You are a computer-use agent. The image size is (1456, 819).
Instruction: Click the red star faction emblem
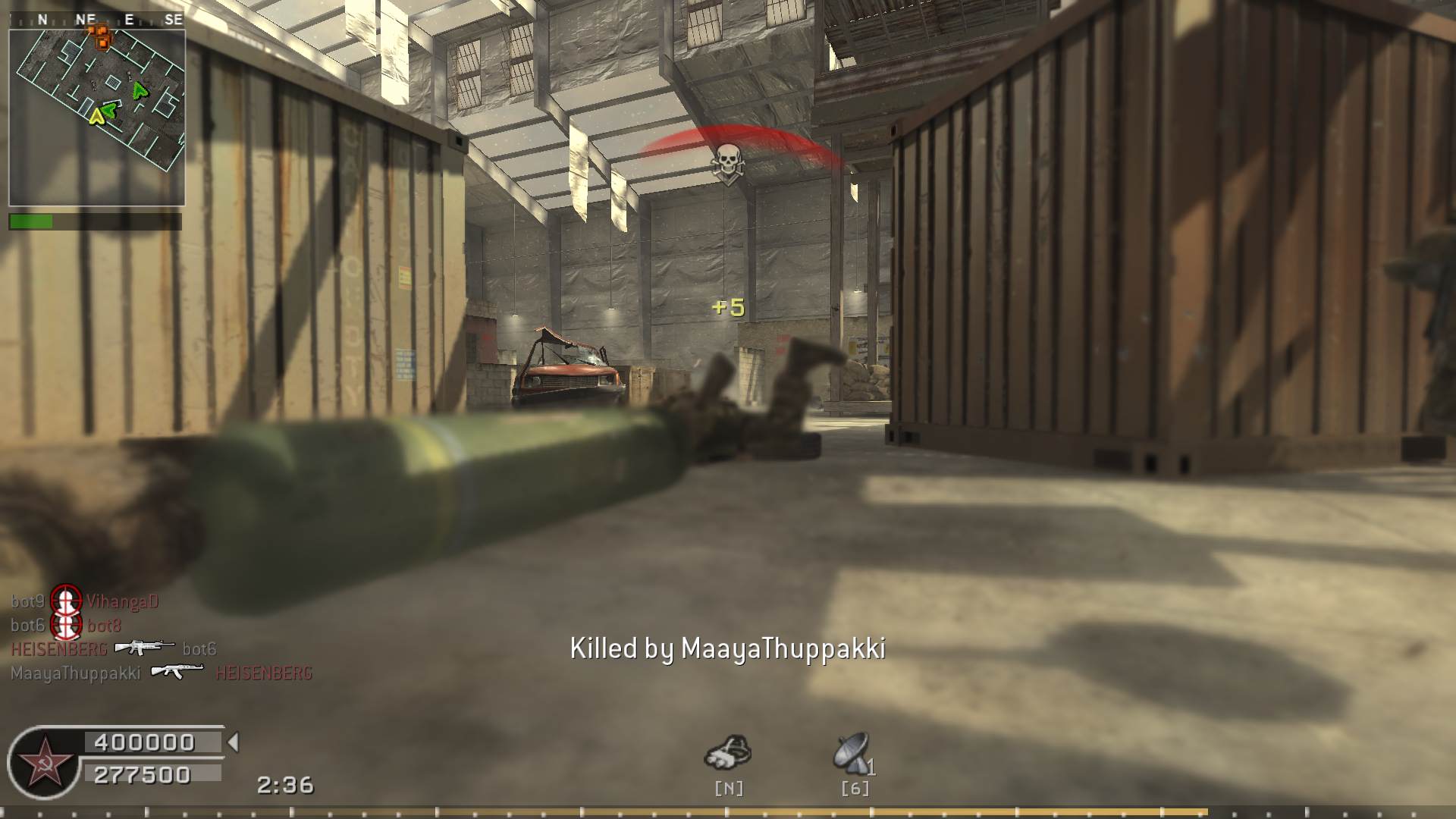(x=45, y=762)
